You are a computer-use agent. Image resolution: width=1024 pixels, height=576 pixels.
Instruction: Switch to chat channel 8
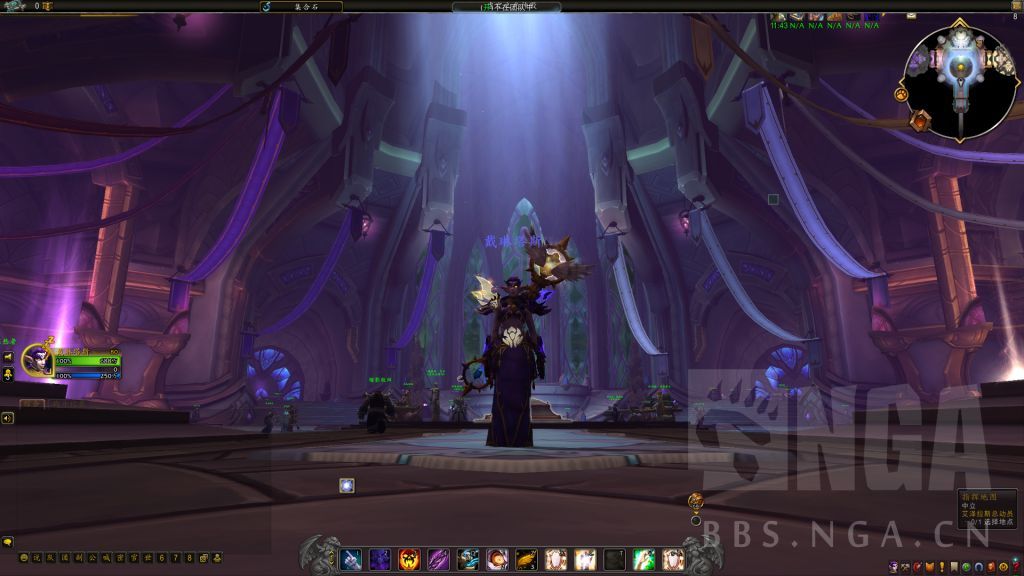(x=189, y=557)
